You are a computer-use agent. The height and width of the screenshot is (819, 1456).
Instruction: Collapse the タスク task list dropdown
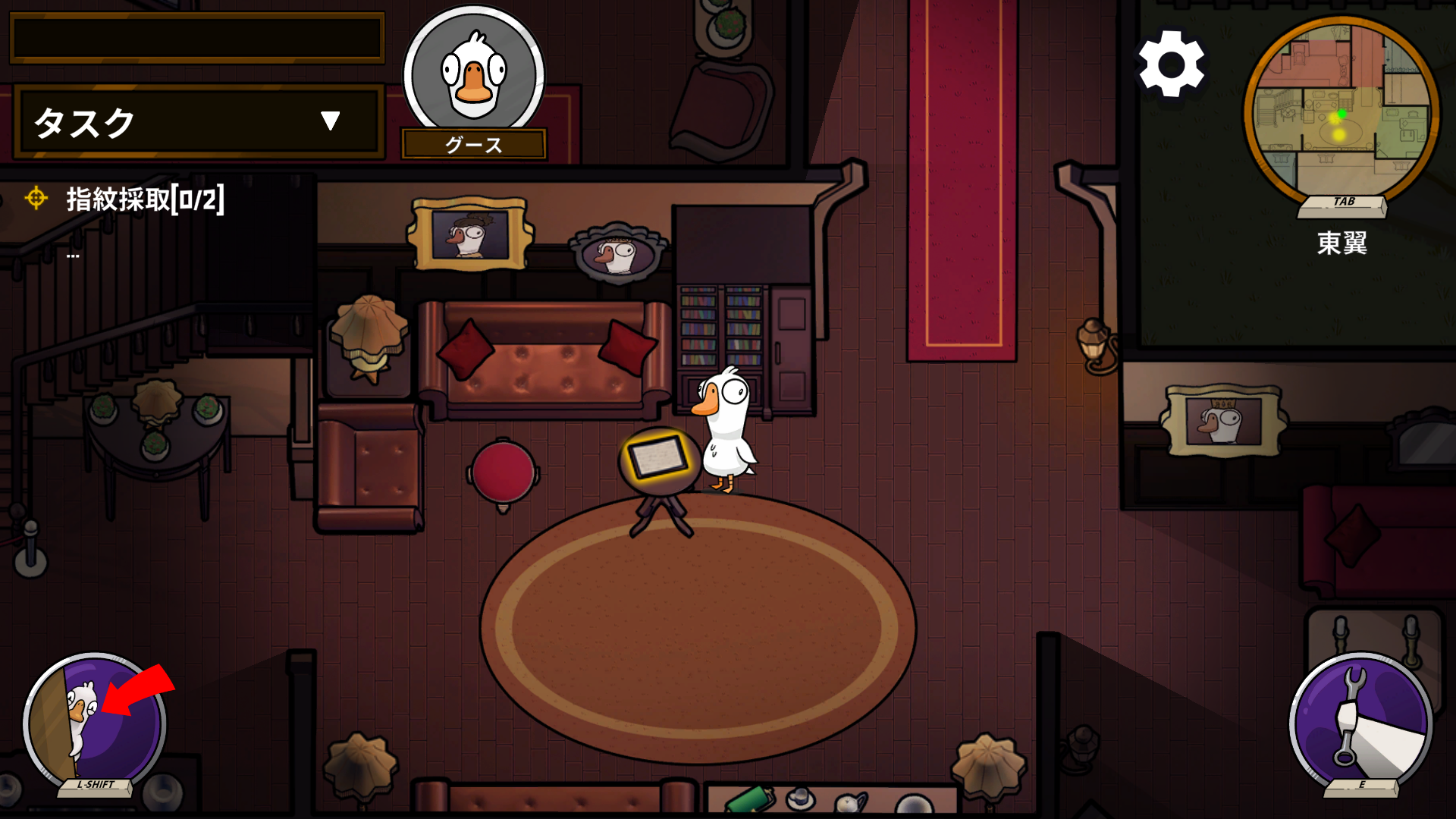point(329,121)
